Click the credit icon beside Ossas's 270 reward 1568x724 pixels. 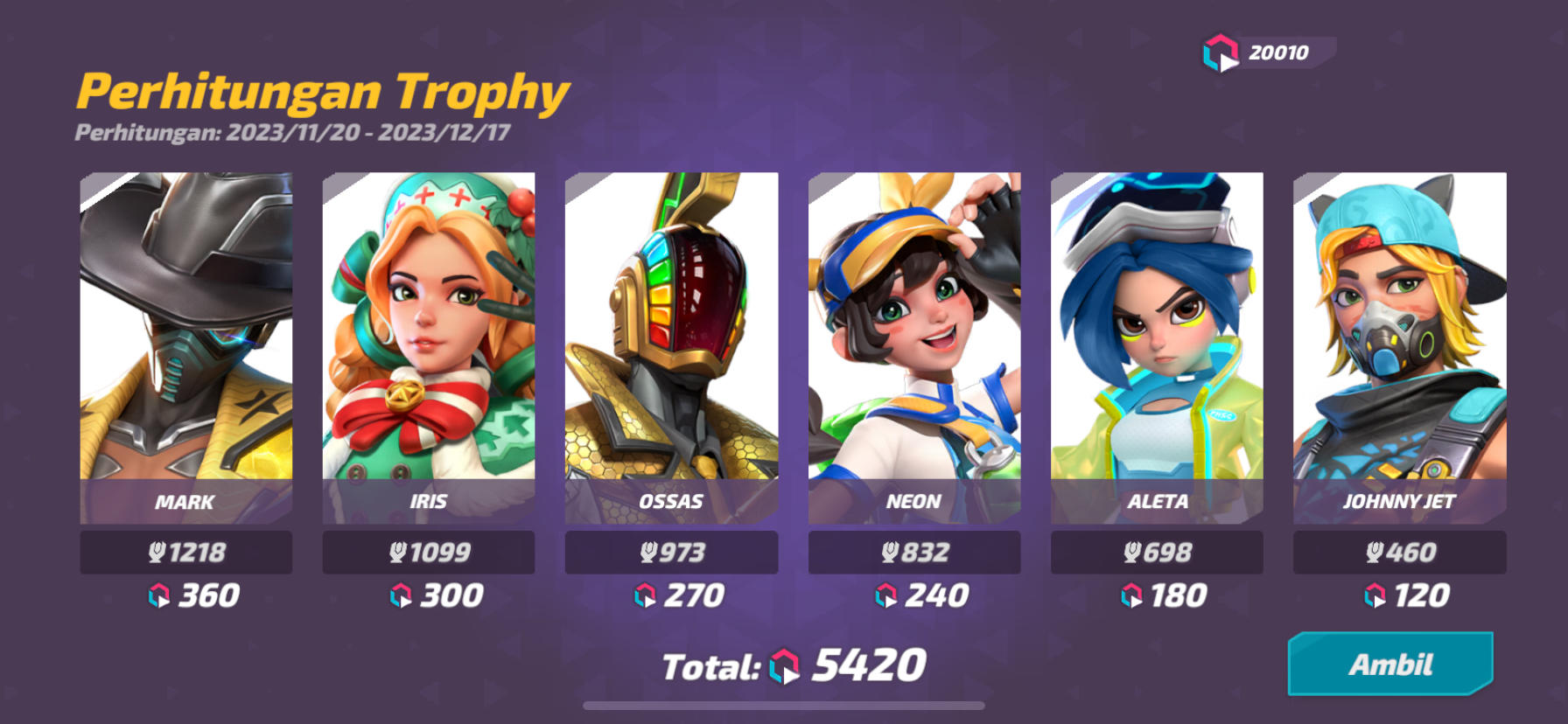tap(645, 596)
